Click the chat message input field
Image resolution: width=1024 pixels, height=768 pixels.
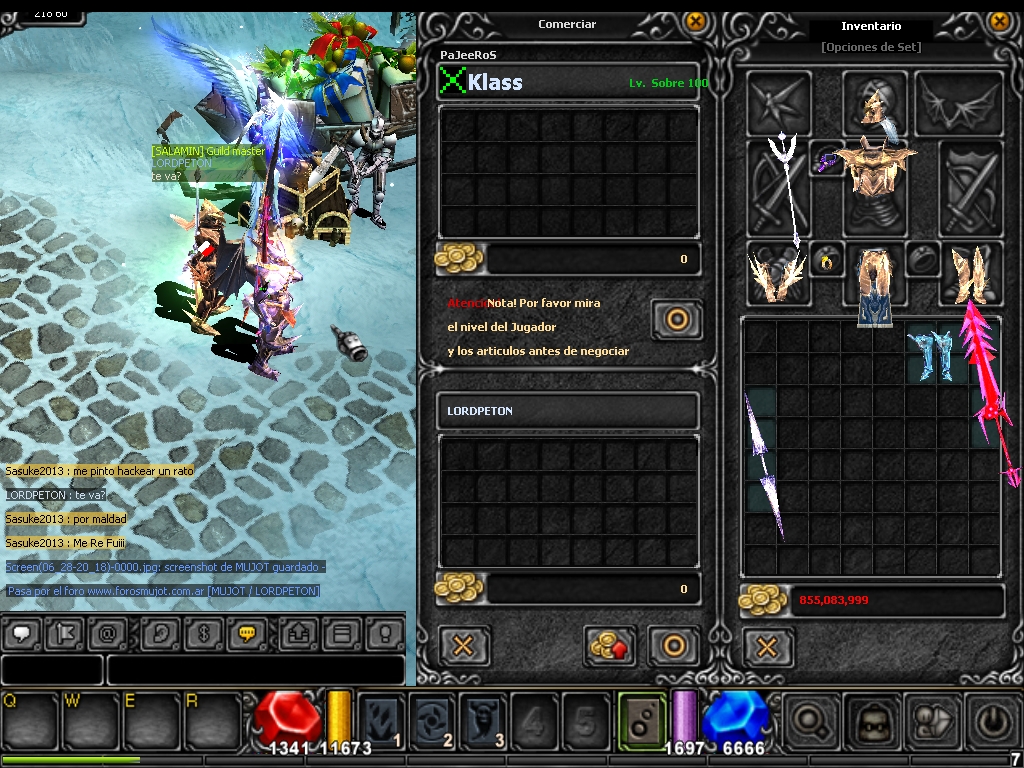point(255,669)
